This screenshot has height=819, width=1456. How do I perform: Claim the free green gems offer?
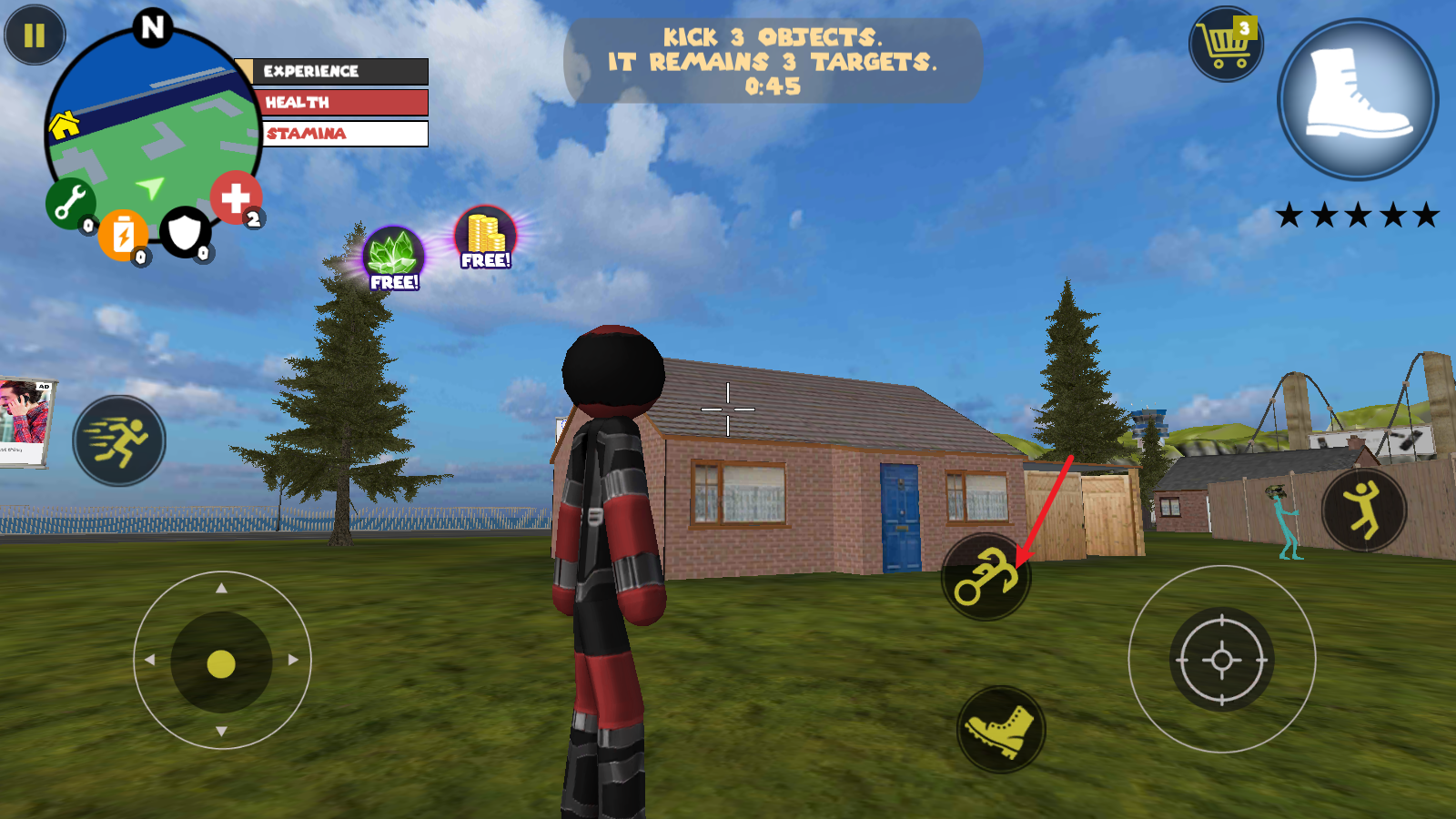click(x=393, y=258)
